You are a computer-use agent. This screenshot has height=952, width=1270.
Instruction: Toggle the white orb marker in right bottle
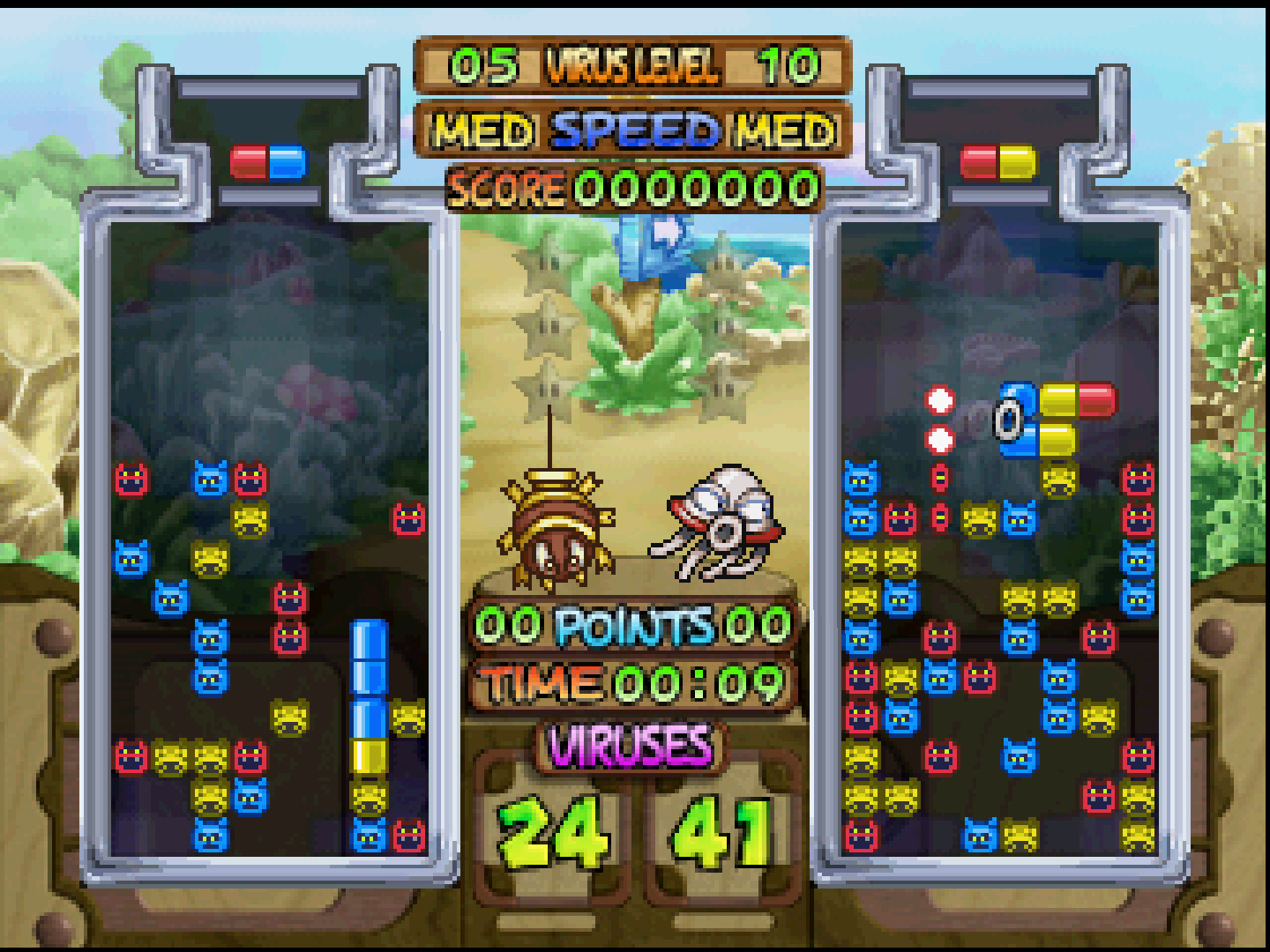coord(942,401)
